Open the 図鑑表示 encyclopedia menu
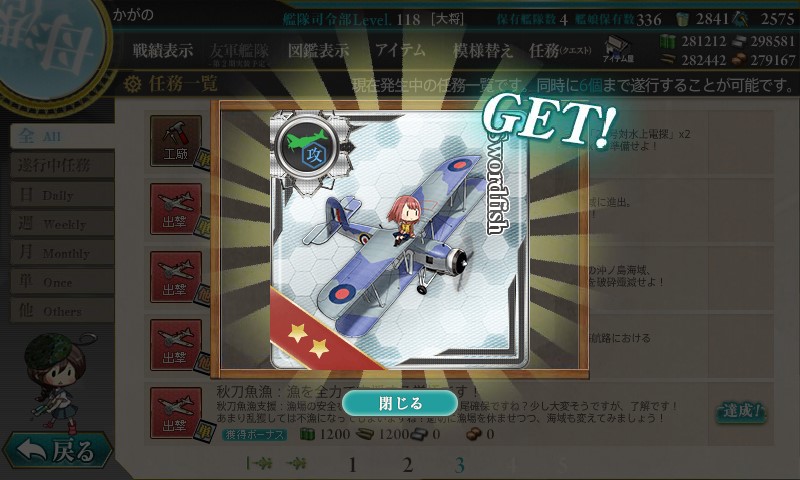Screen dimensions: 800x480 [x=318, y=51]
